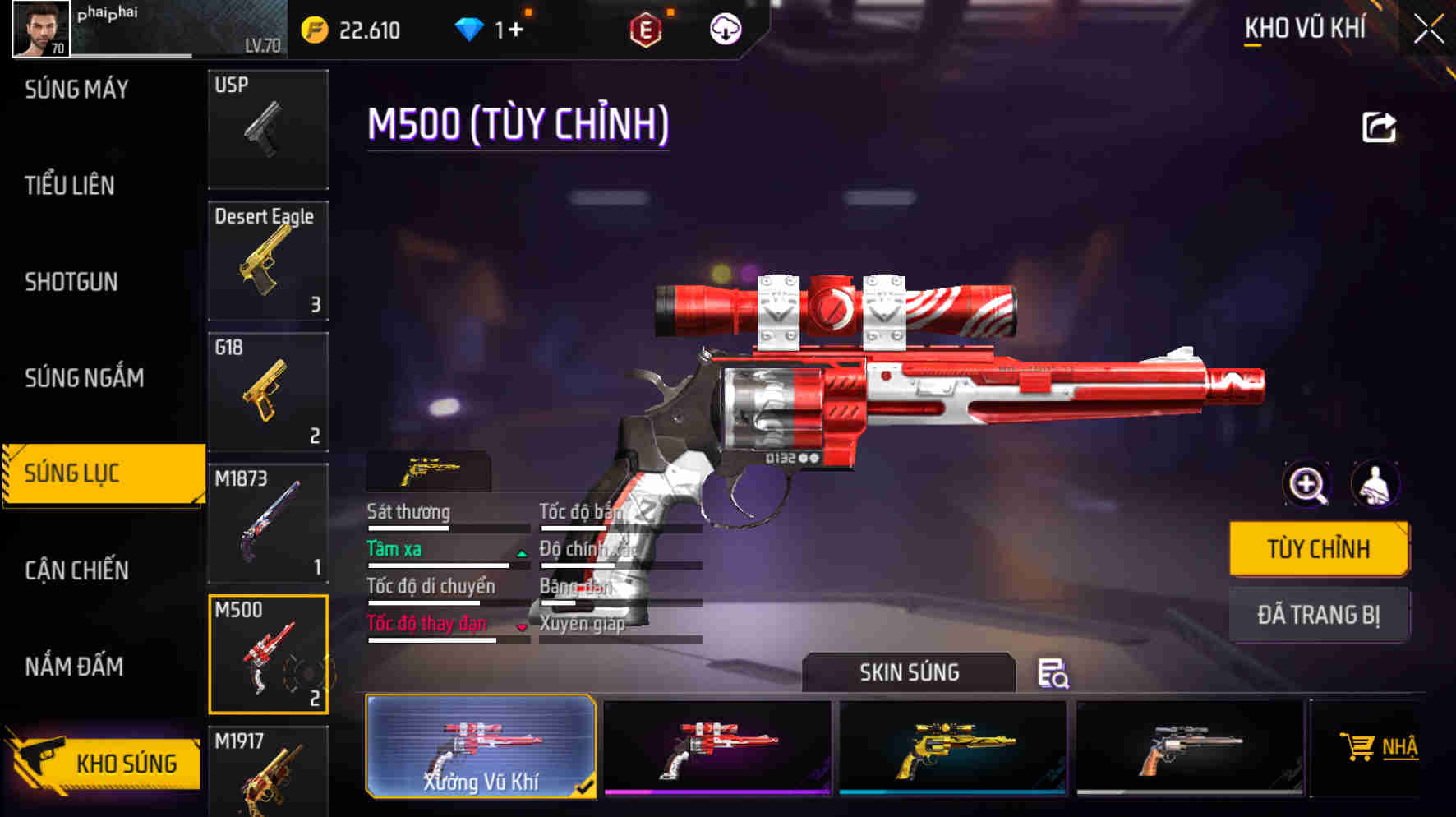Open the SKIN SÚNG tab
1456x817 pixels.
click(909, 672)
